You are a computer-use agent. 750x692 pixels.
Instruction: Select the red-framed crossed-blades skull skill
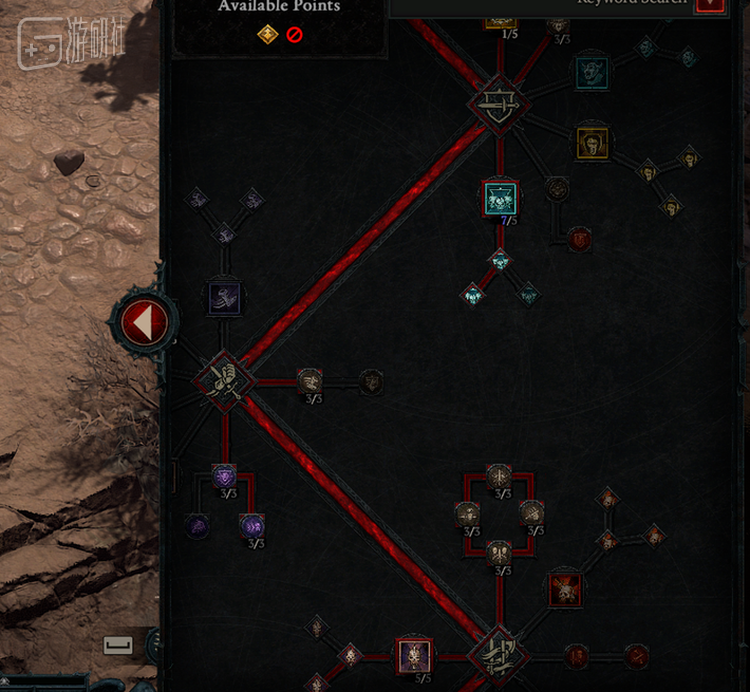[566, 589]
